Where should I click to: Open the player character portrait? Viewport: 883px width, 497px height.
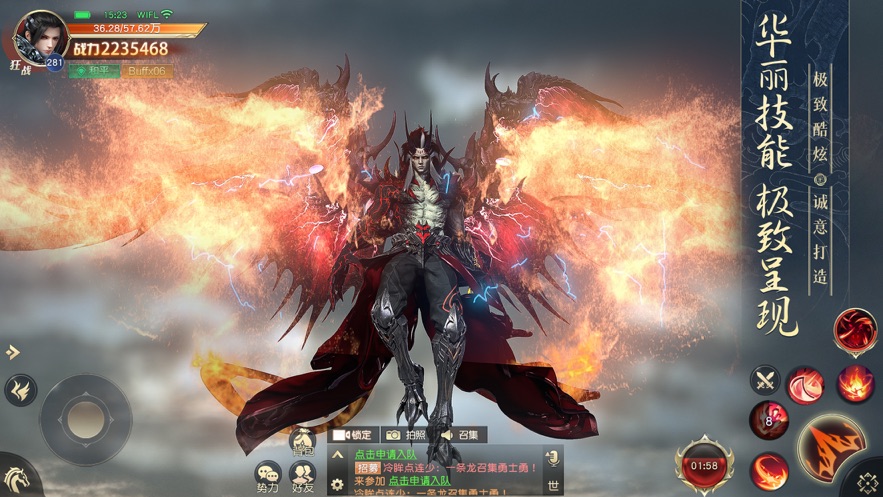39,38
